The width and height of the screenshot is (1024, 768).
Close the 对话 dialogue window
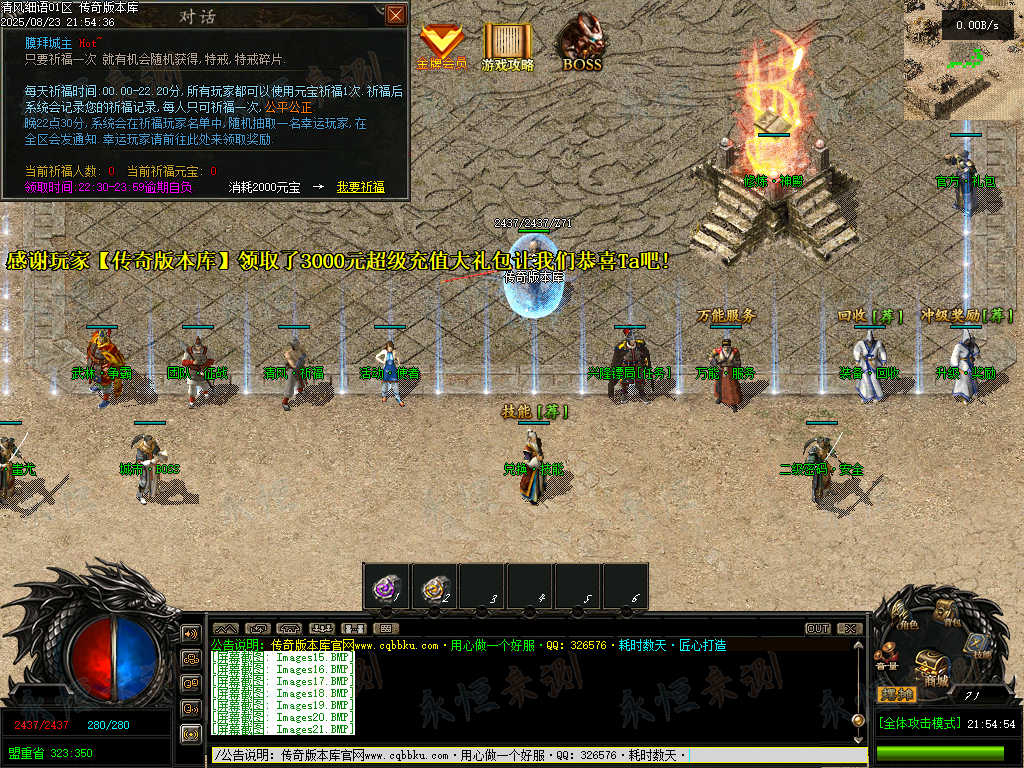click(x=396, y=15)
